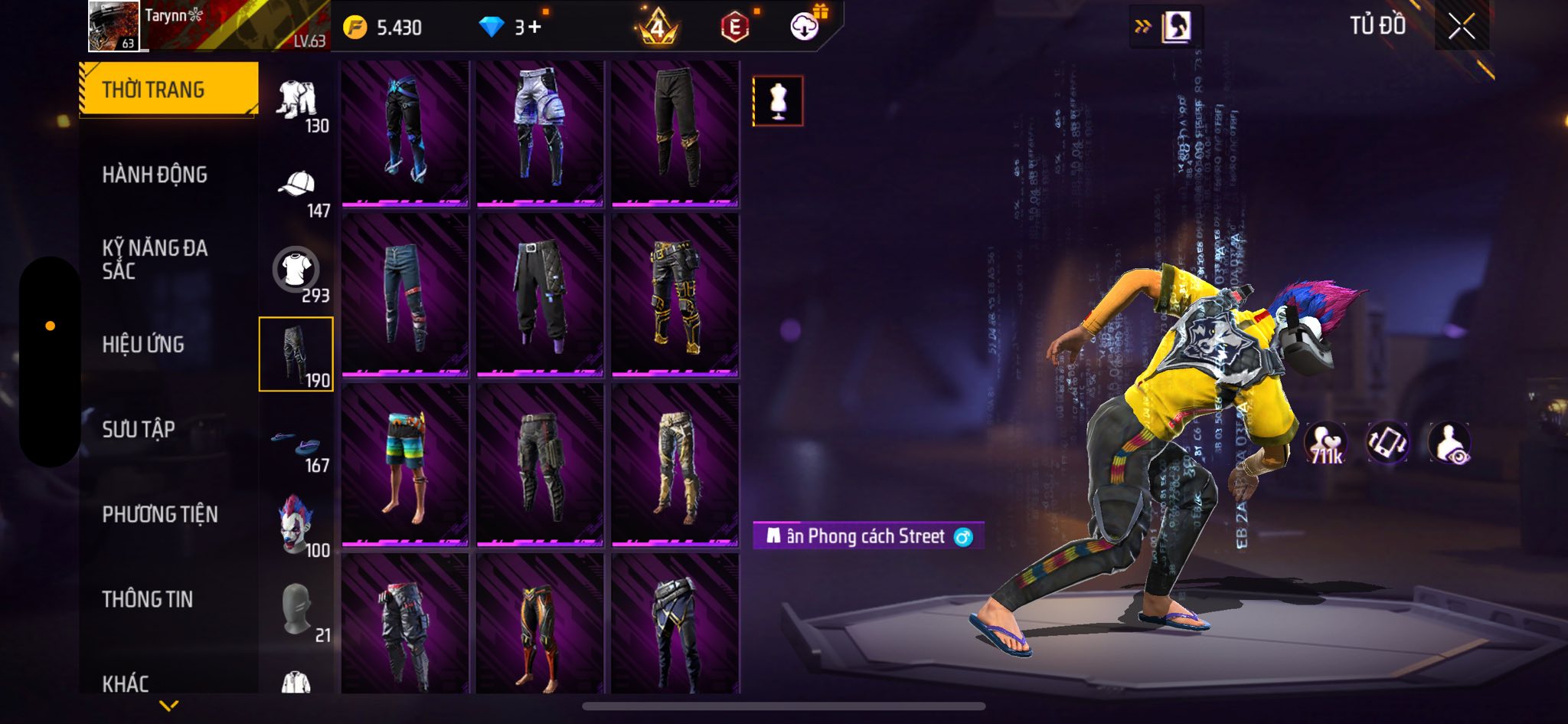The image size is (1568, 724).
Task: Choose the cap headwear category
Action: point(297,185)
